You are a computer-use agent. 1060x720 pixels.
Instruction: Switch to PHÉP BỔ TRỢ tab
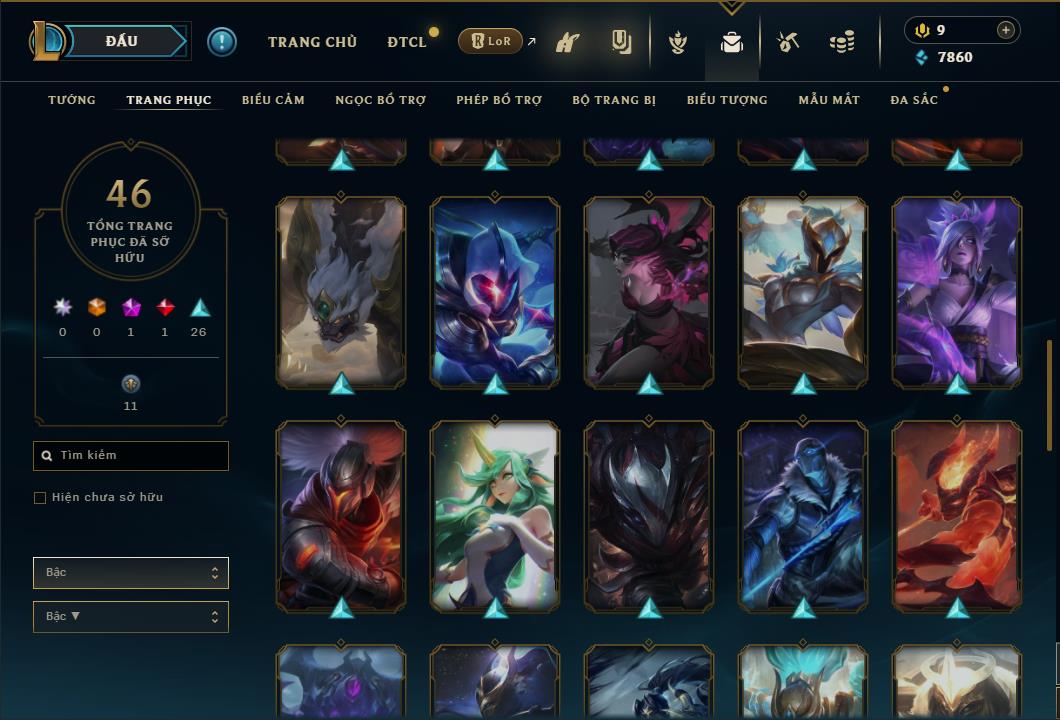pyautogui.click(x=499, y=100)
